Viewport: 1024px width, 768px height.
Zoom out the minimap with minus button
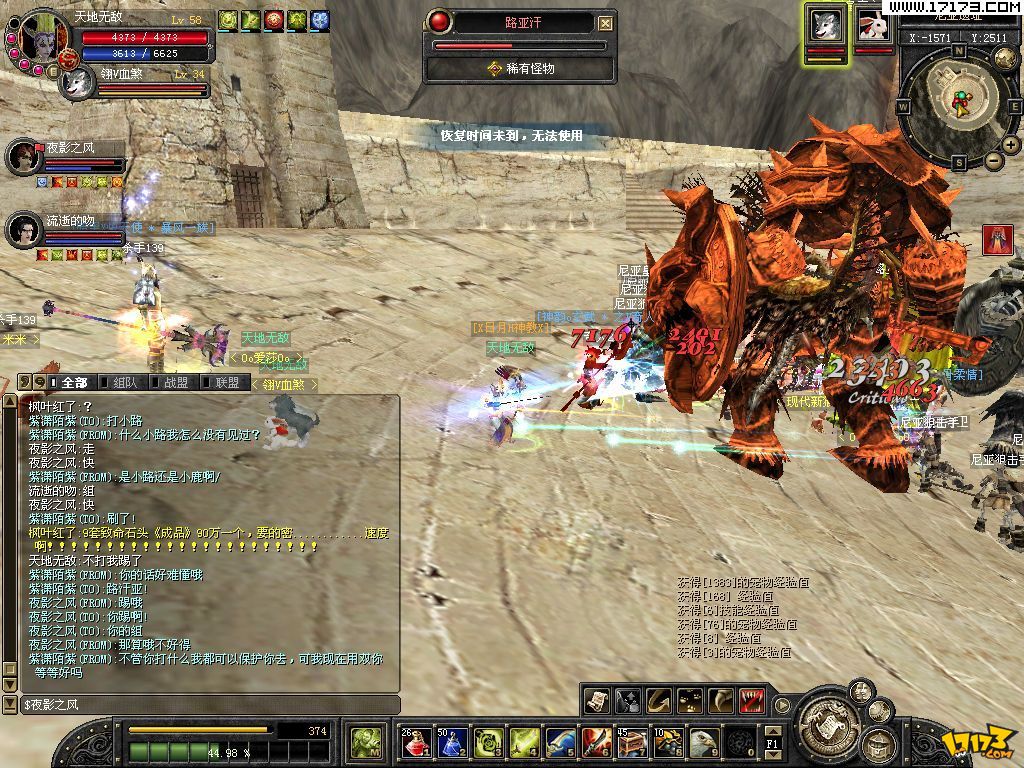point(993,161)
